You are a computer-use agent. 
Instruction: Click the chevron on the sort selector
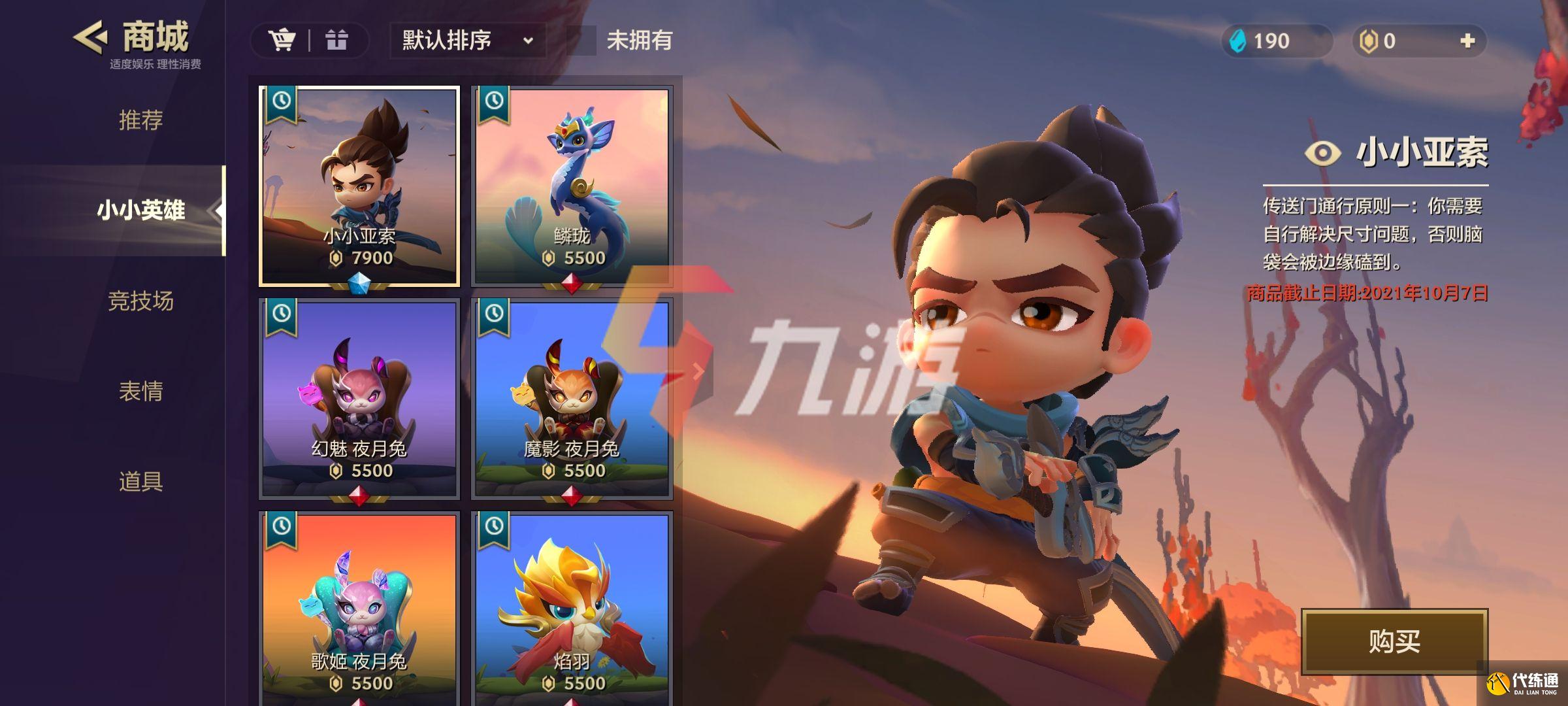coord(528,41)
